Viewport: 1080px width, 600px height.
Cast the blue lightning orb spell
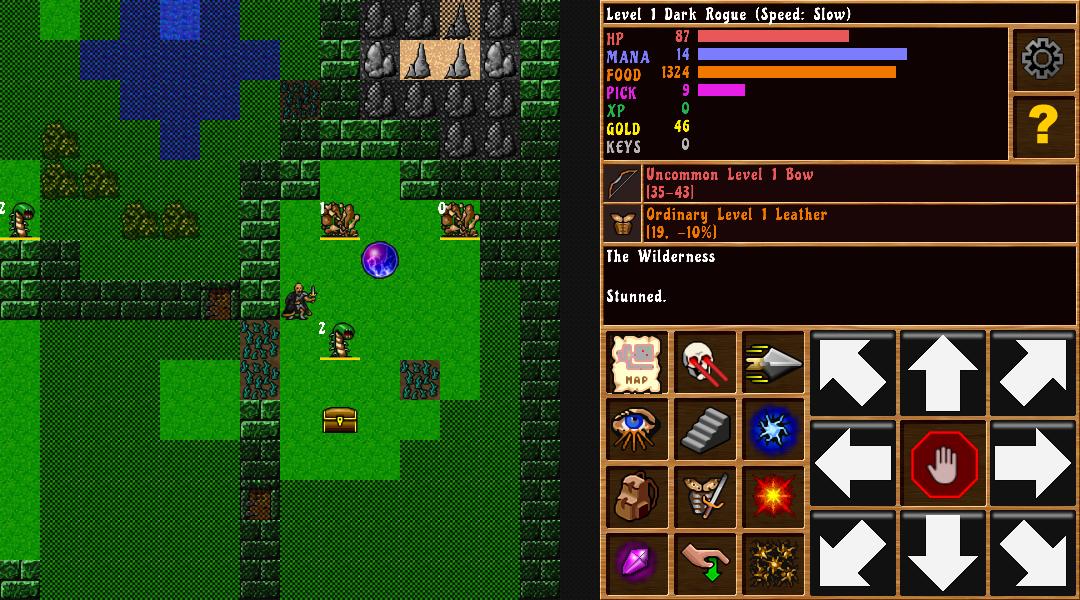[772, 429]
